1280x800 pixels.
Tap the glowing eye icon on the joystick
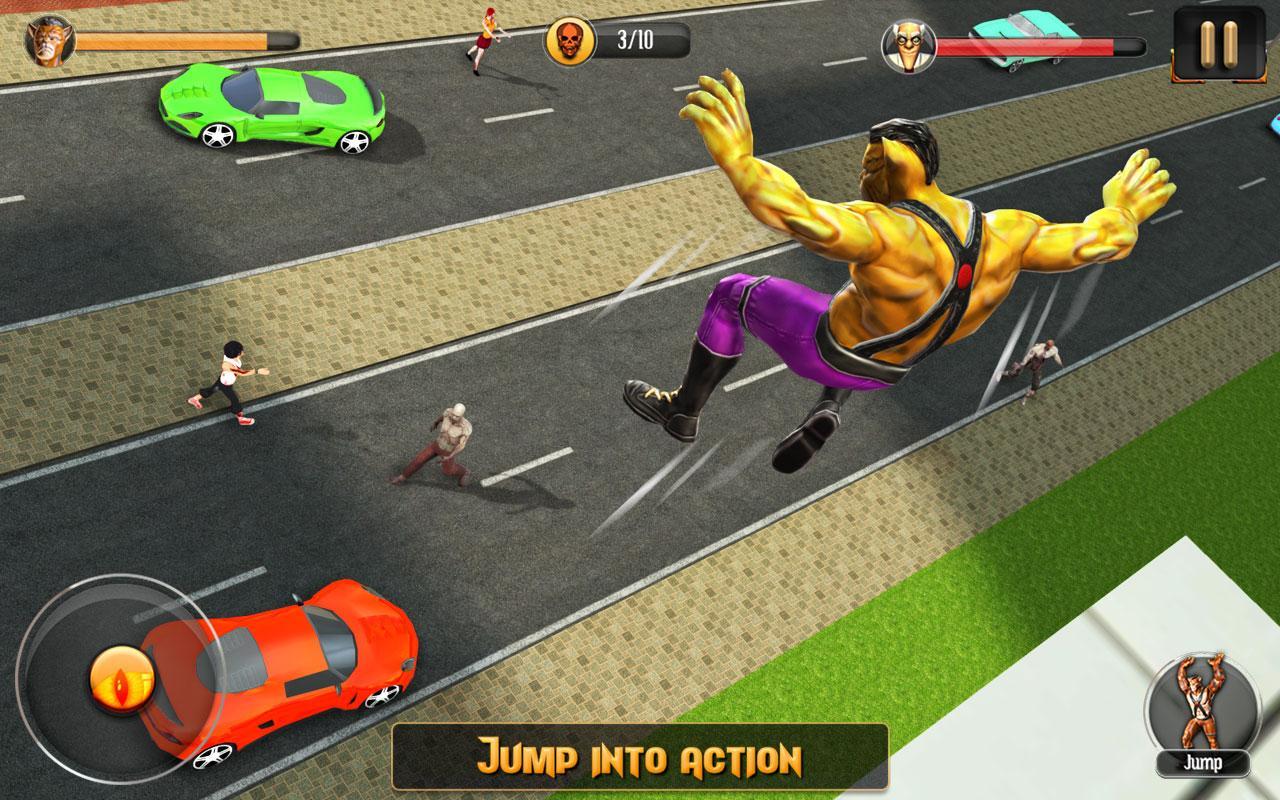(x=122, y=682)
